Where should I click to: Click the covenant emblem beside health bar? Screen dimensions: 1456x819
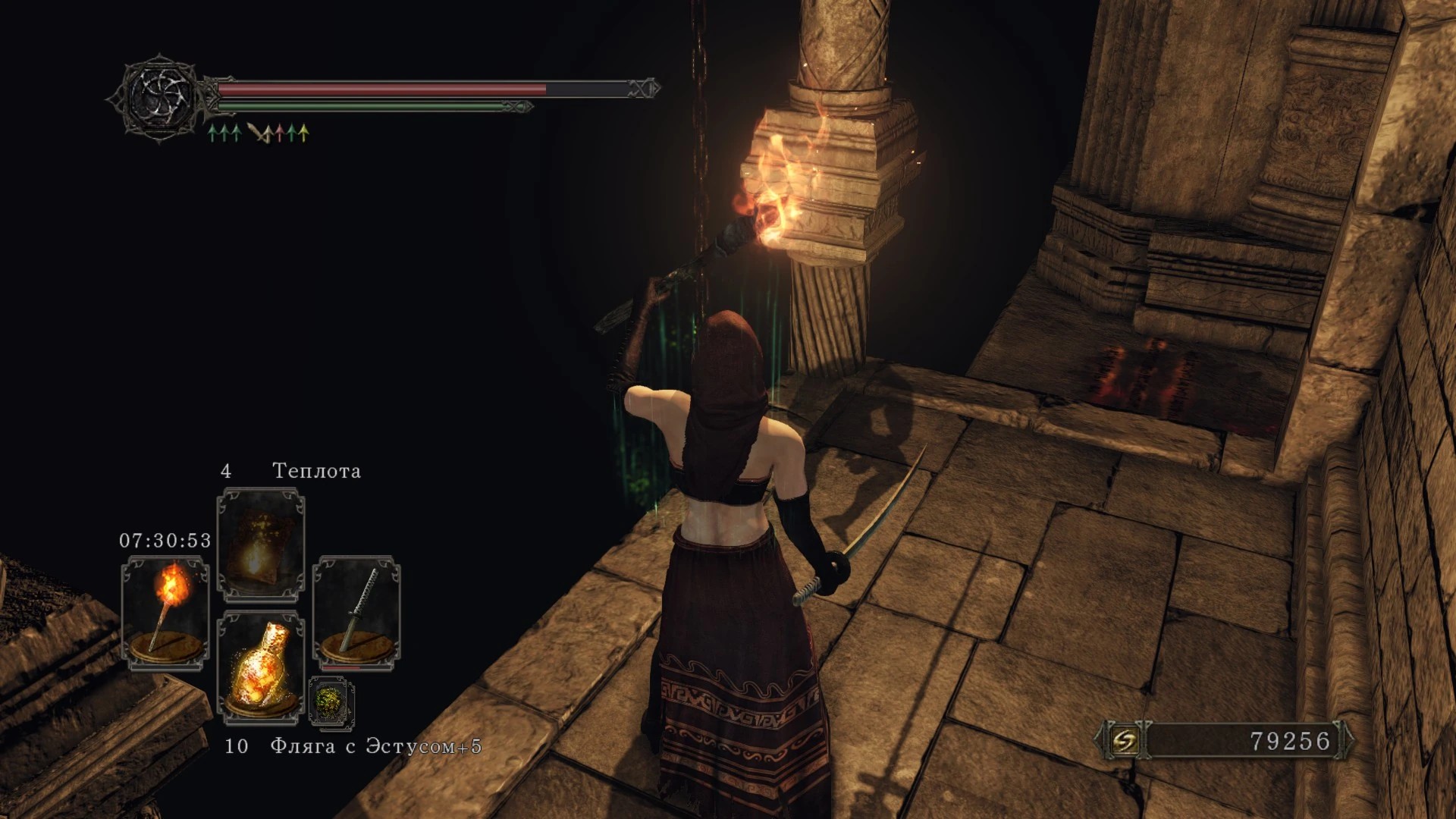[x=160, y=98]
